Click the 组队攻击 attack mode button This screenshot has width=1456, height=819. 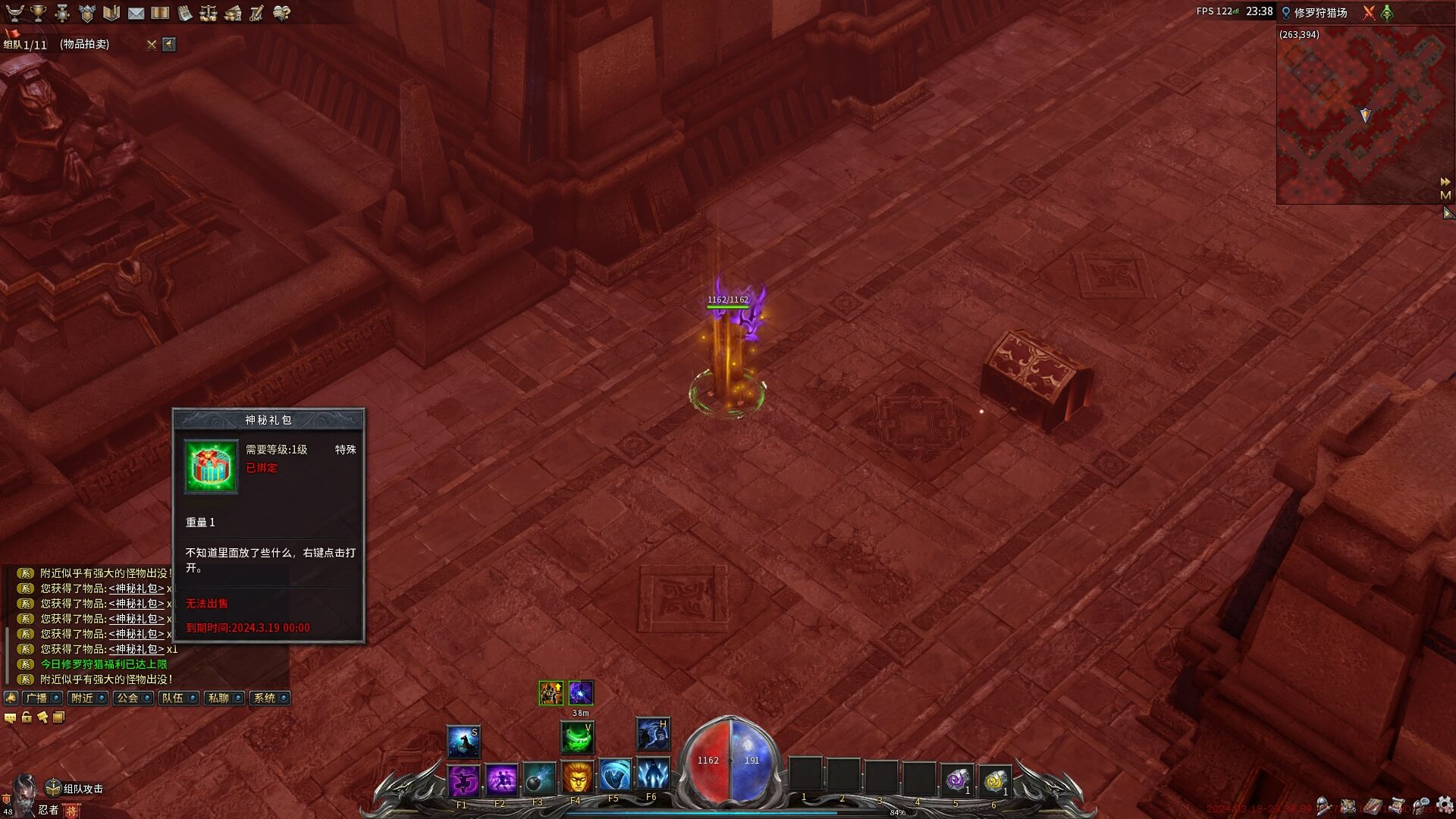74,789
